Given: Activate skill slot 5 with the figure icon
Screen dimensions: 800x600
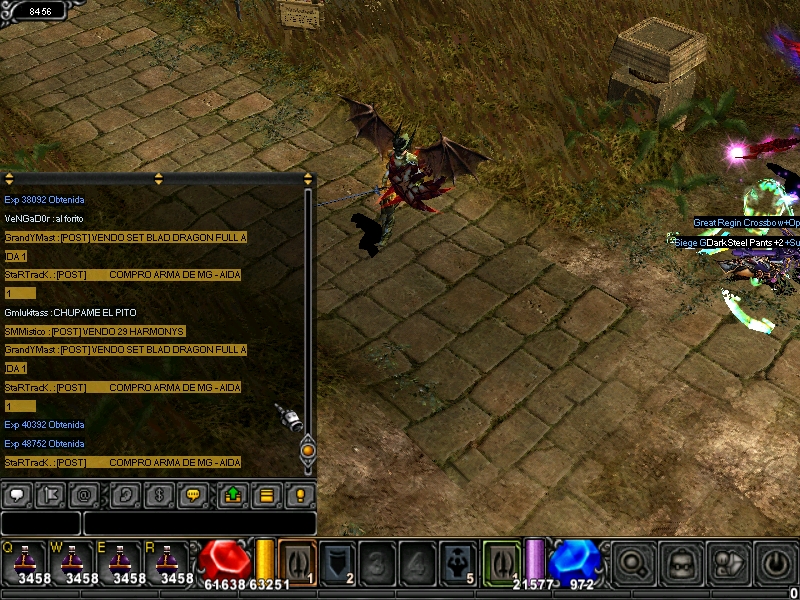Looking at the screenshot, I should pos(459,561).
